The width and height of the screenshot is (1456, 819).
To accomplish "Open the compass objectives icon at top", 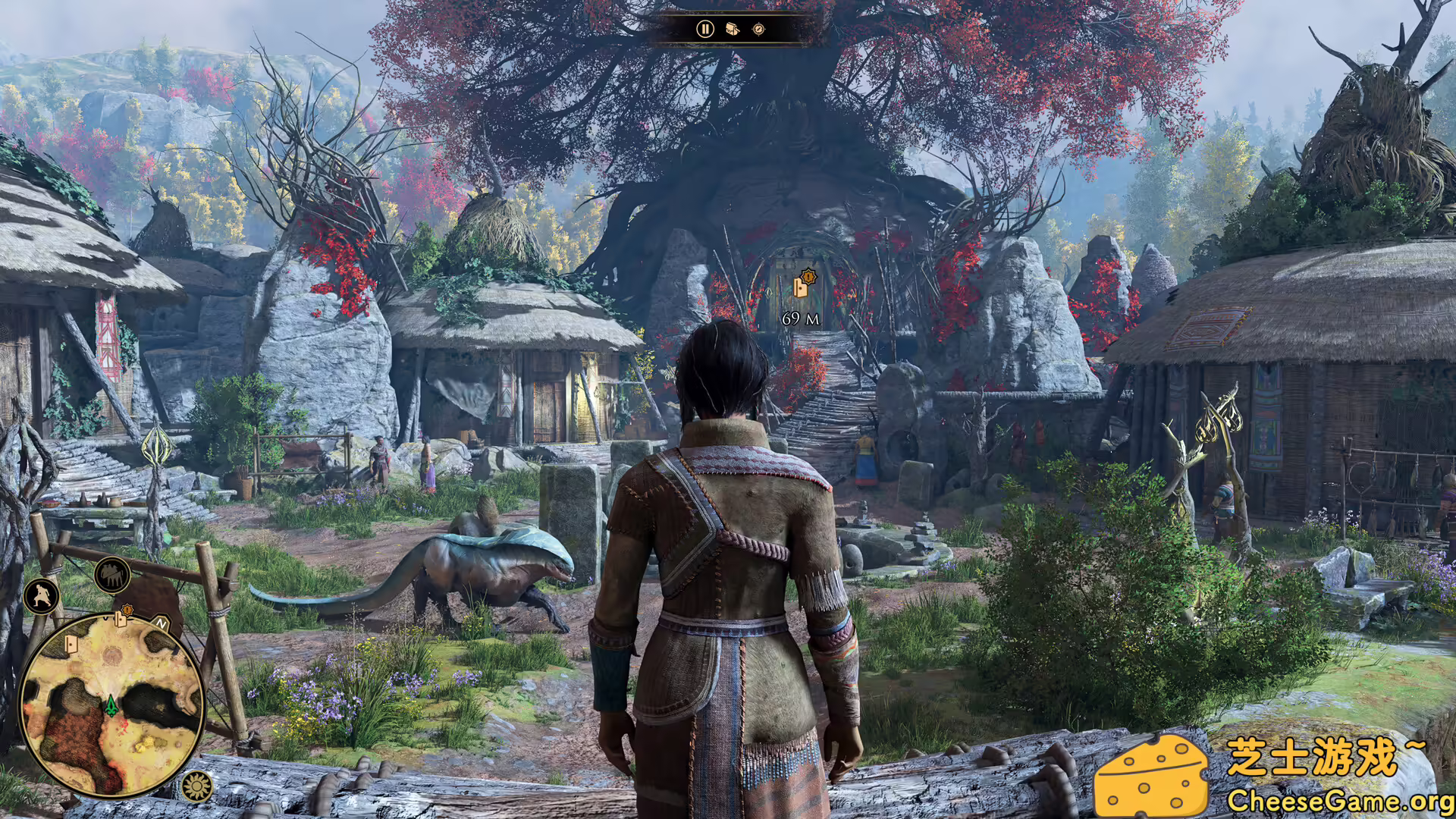I will pos(757,30).
